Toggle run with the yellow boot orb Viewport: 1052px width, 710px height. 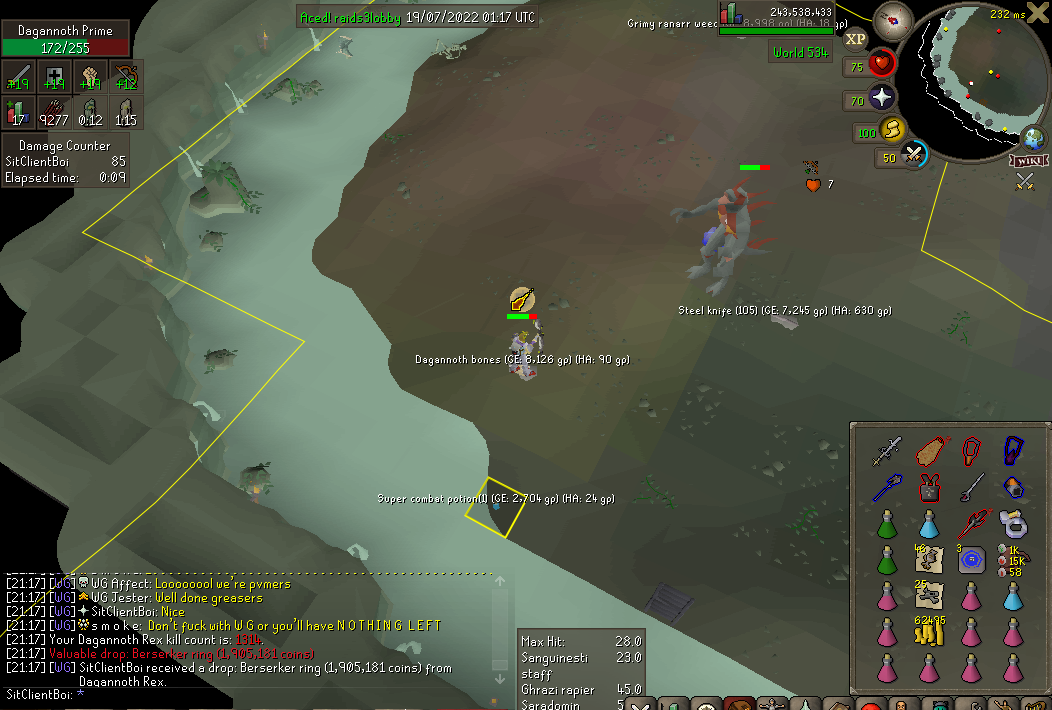coord(892,130)
